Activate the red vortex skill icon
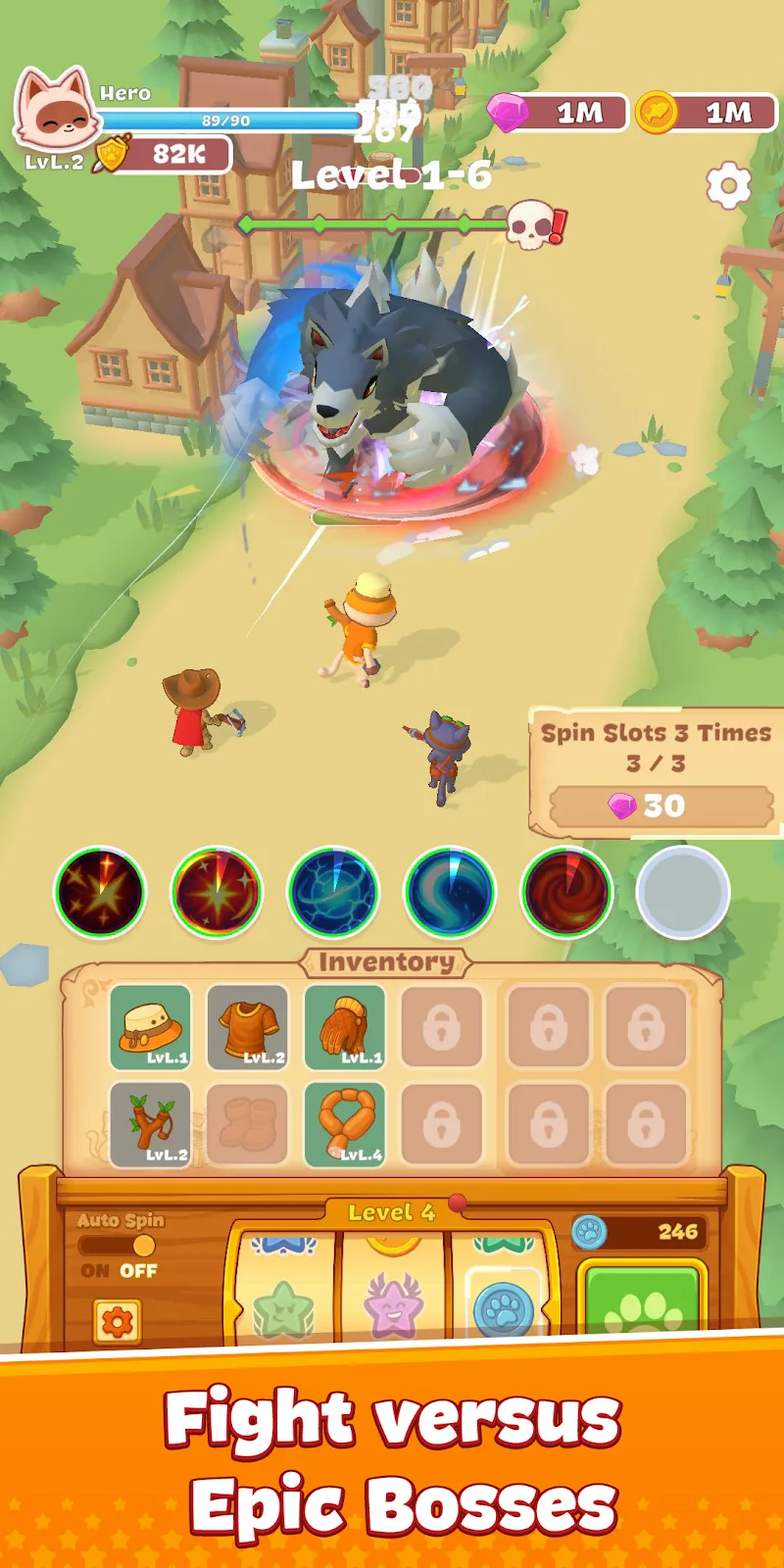The image size is (784, 1568). 566,892
